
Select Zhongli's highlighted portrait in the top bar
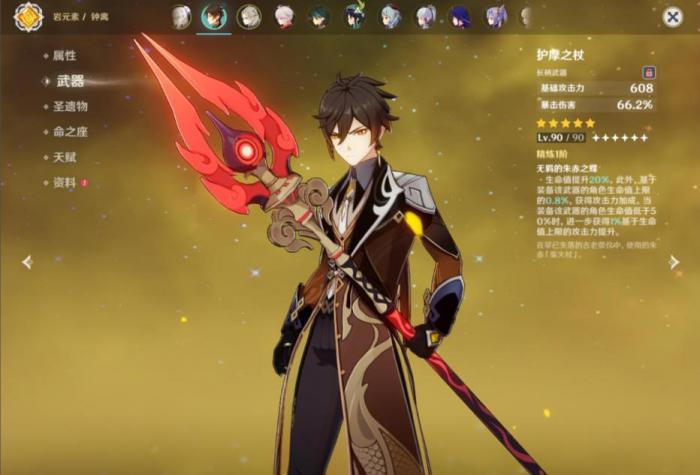point(214,16)
